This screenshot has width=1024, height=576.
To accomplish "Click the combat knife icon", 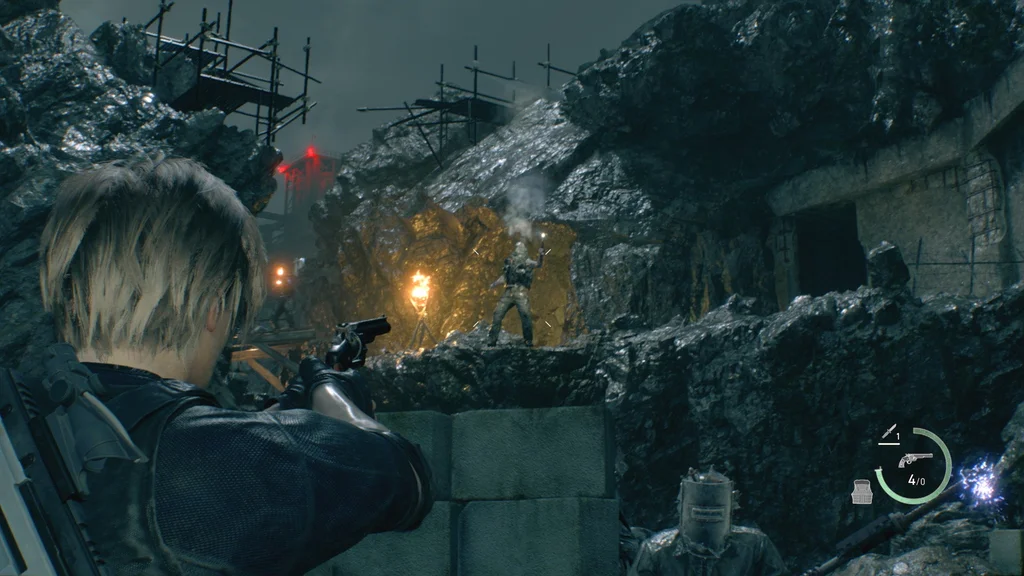I will pos(886,433).
